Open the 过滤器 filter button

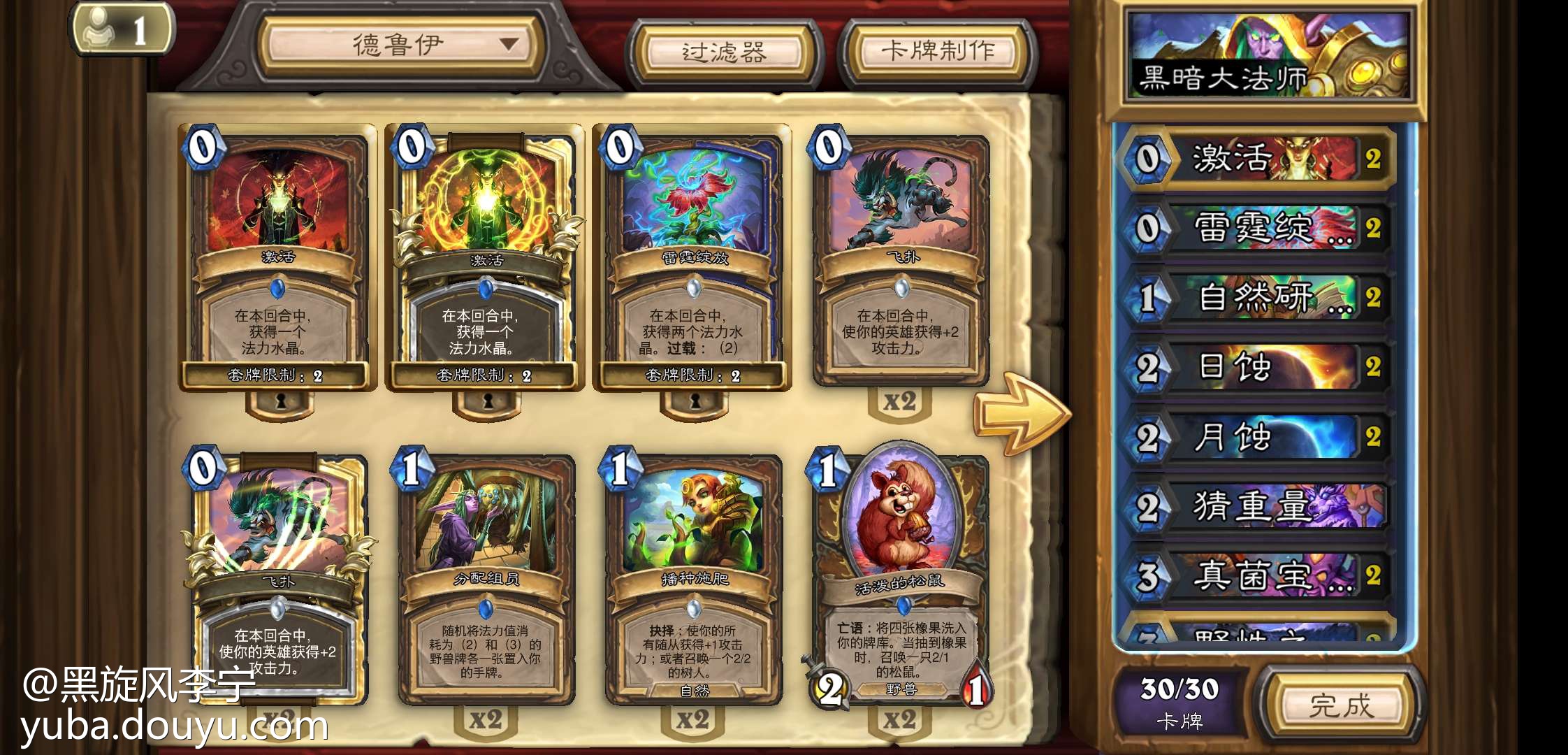725,52
